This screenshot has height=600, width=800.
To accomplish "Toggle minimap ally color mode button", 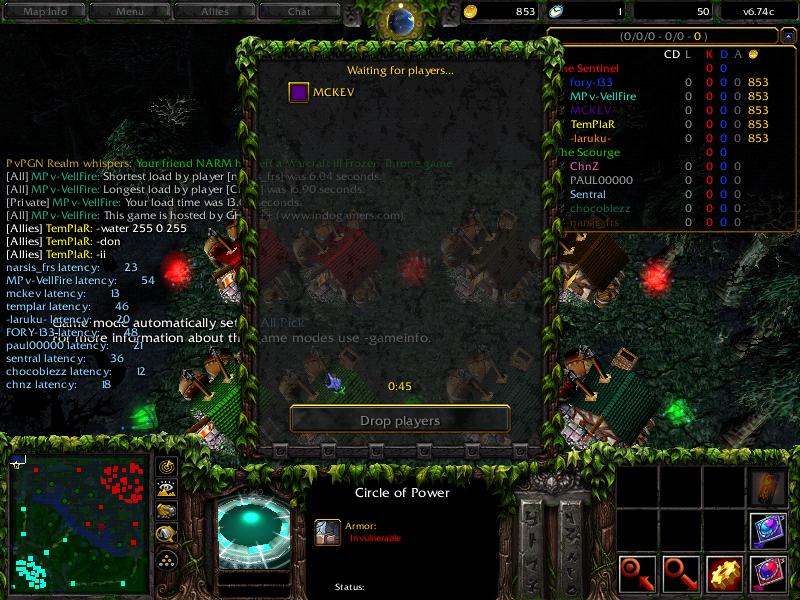I will [x=167, y=512].
